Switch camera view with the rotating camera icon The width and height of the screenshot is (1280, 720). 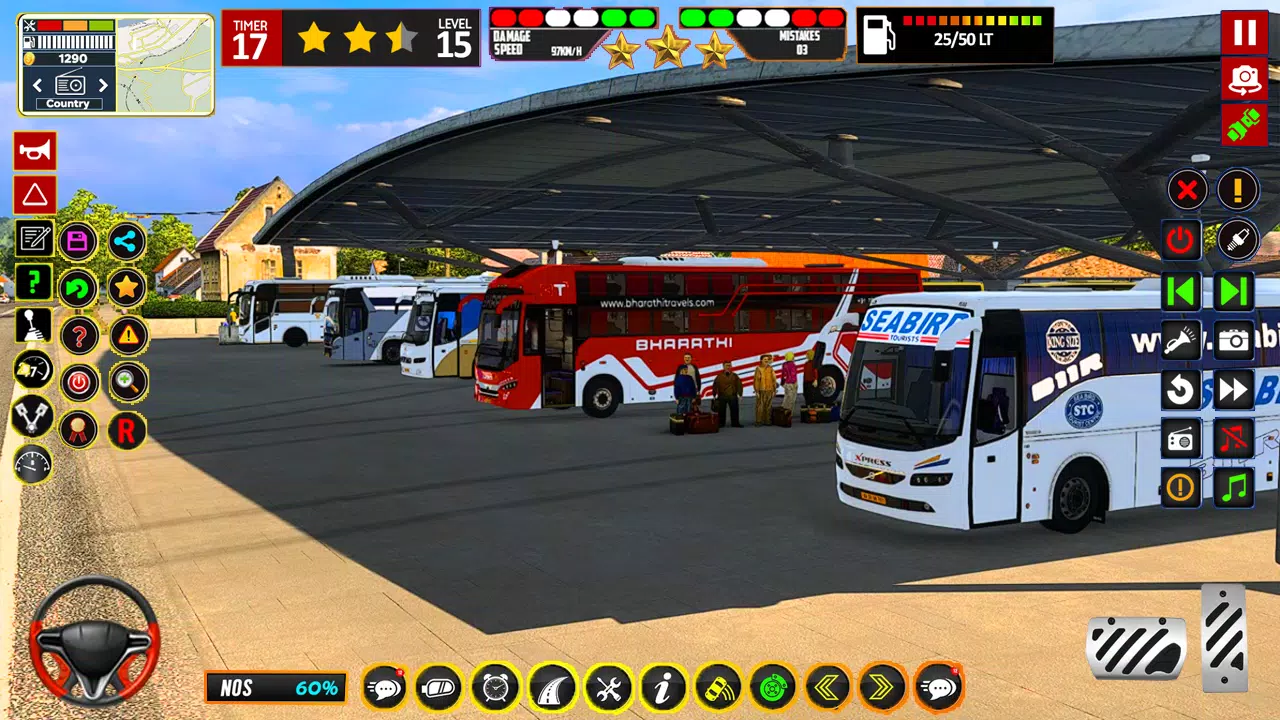(1244, 79)
